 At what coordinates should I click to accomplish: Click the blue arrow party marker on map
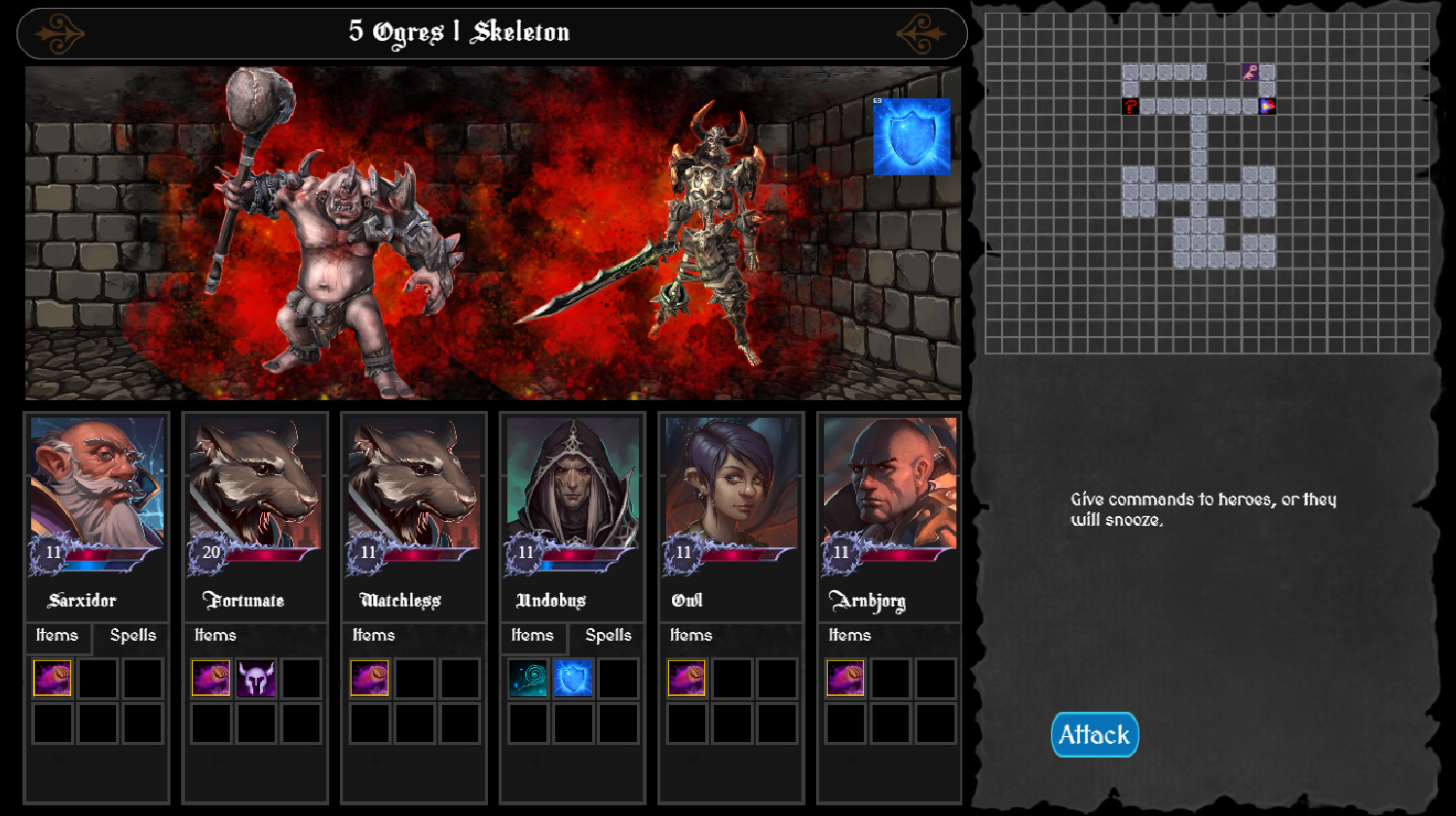point(1267,106)
